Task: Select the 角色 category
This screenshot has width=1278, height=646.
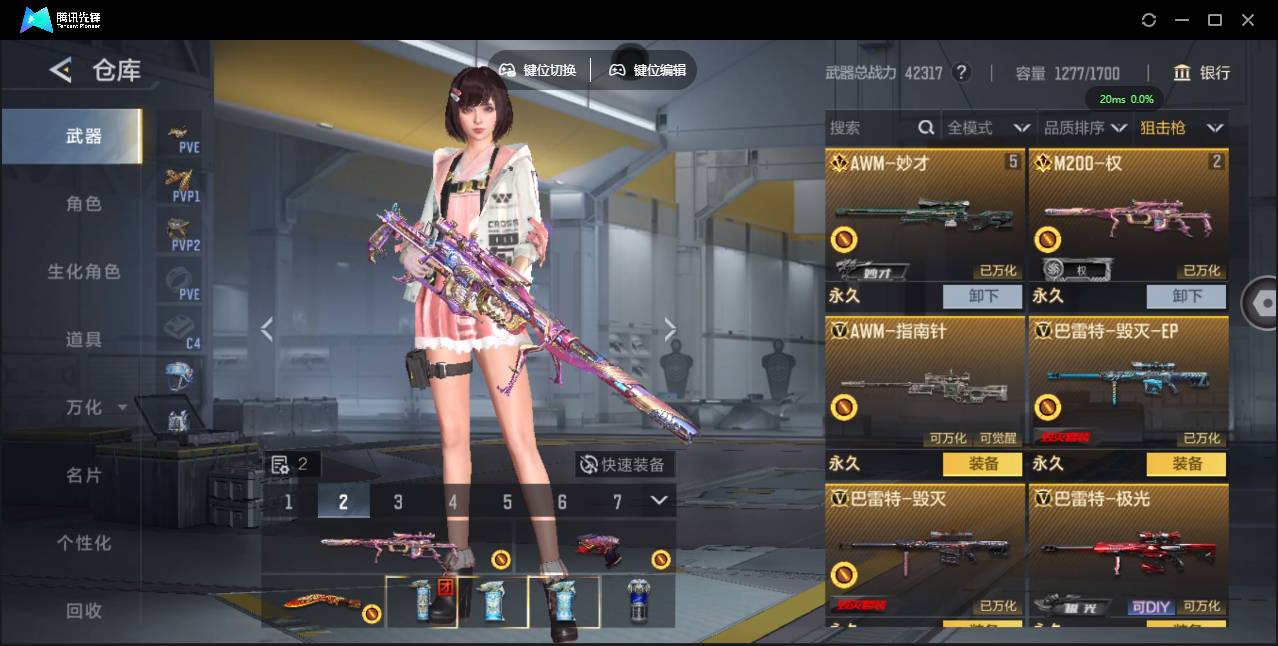Action: (84, 204)
